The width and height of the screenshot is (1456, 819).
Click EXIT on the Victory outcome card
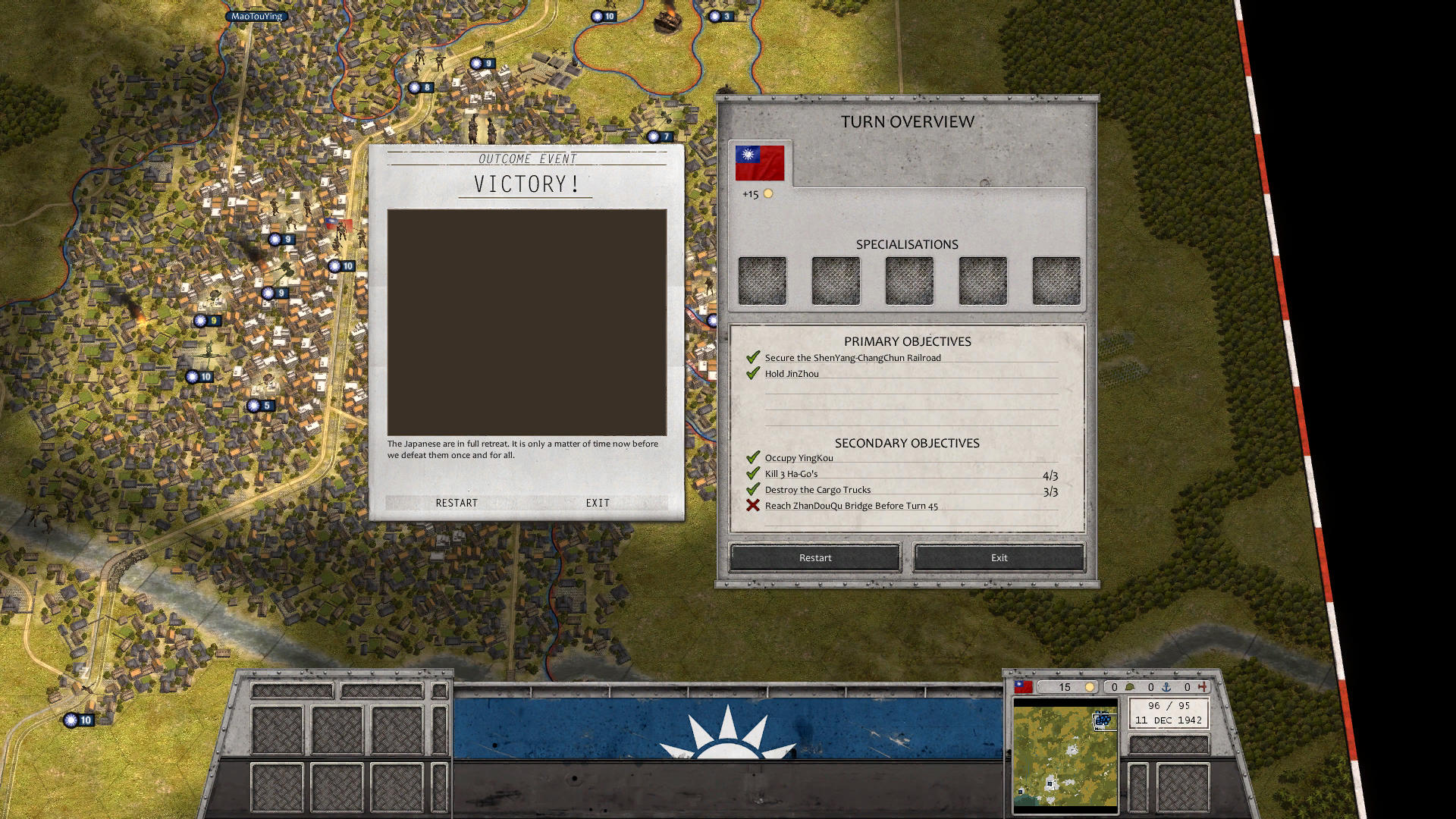[598, 502]
